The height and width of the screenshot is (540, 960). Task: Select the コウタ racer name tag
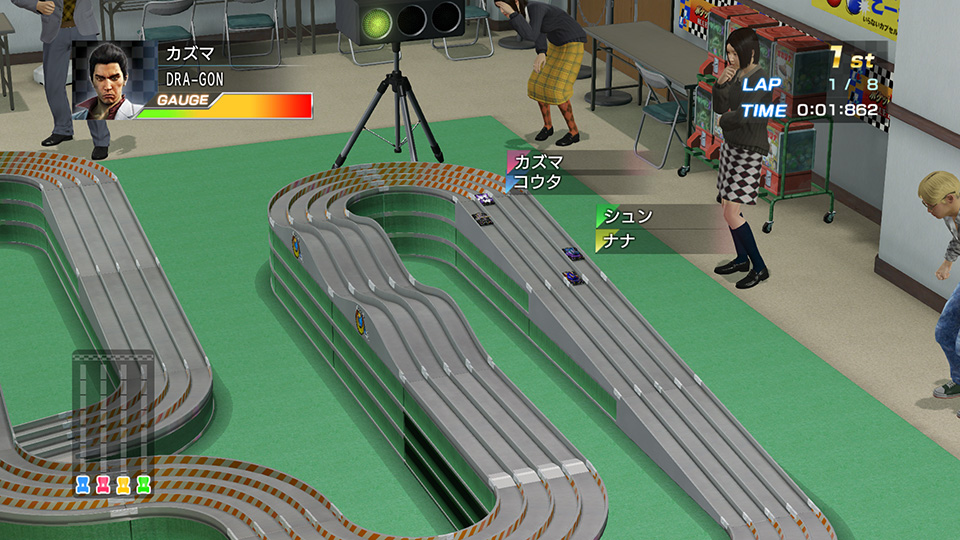537,182
